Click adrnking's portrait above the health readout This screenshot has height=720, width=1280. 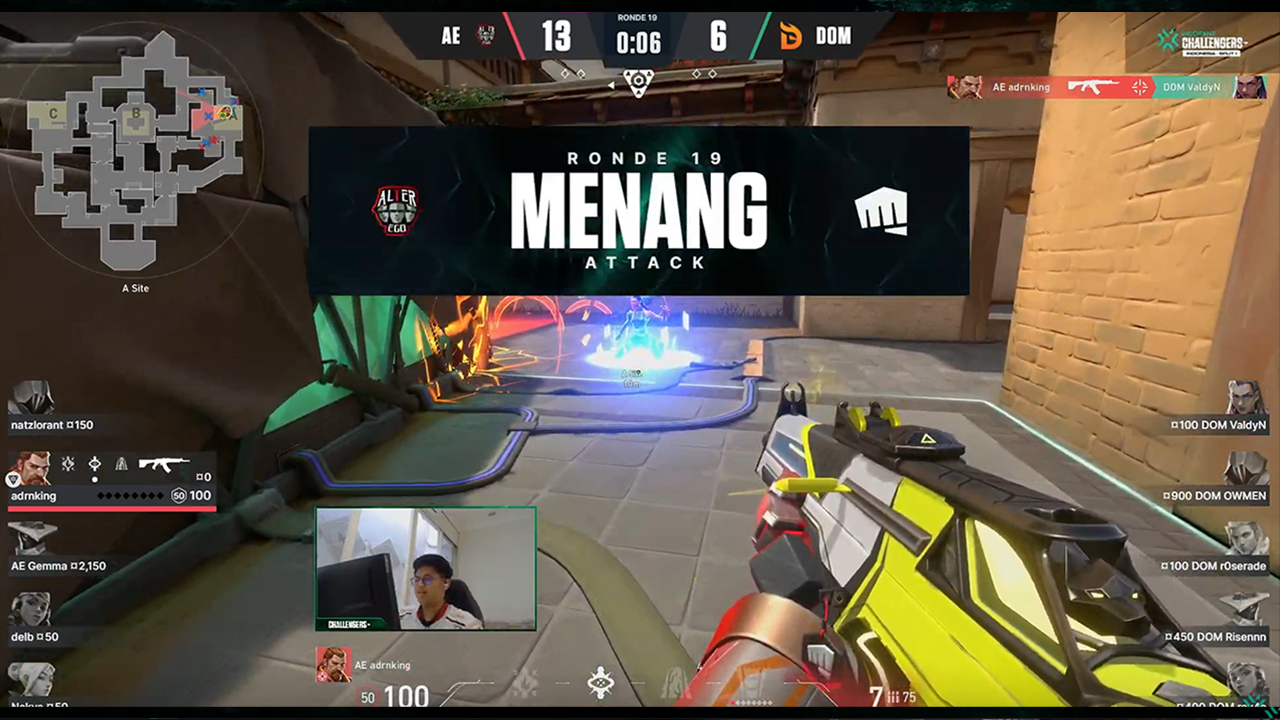click(x=333, y=664)
